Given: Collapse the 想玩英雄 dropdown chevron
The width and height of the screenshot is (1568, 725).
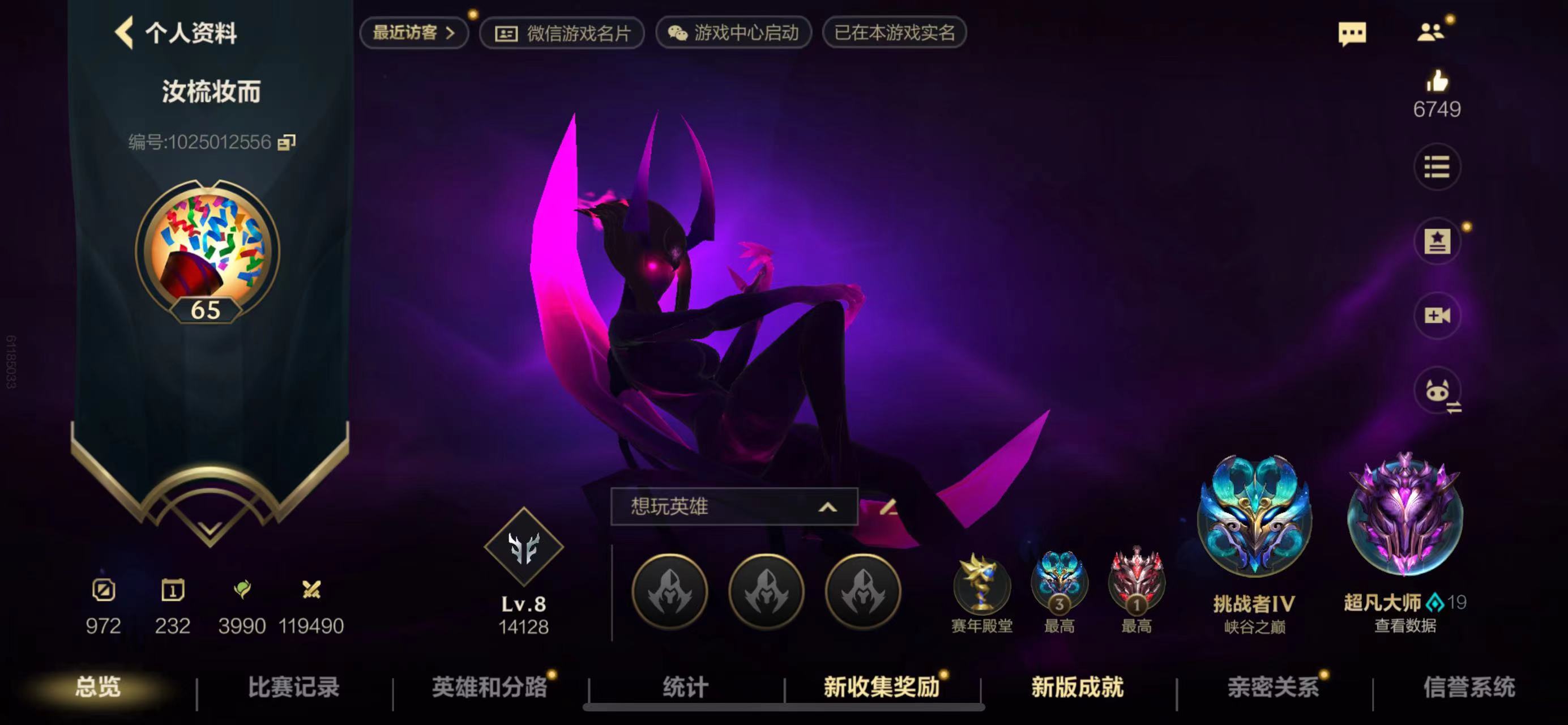Looking at the screenshot, I should click(x=828, y=507).
